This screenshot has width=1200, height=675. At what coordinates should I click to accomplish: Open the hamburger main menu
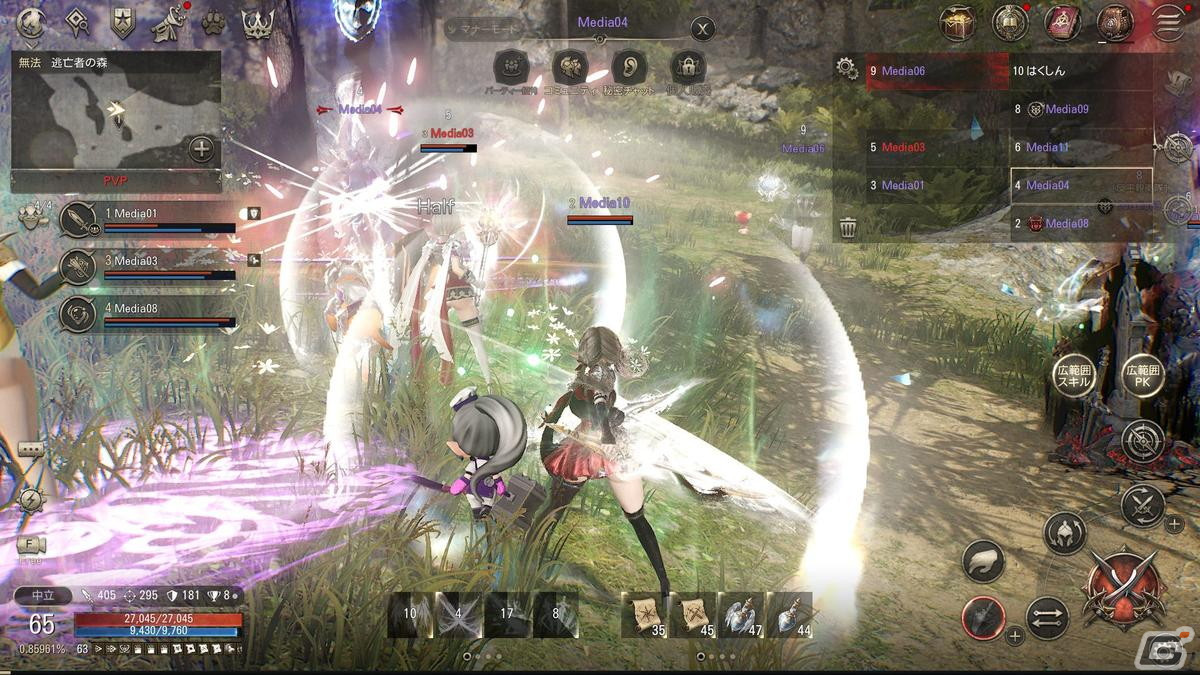1167,23
